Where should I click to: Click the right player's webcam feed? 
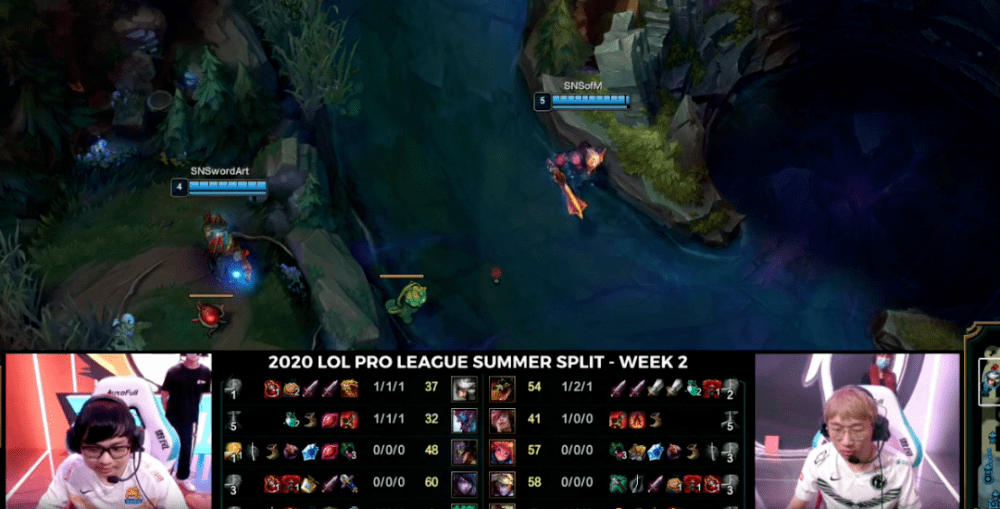(856, 430)
